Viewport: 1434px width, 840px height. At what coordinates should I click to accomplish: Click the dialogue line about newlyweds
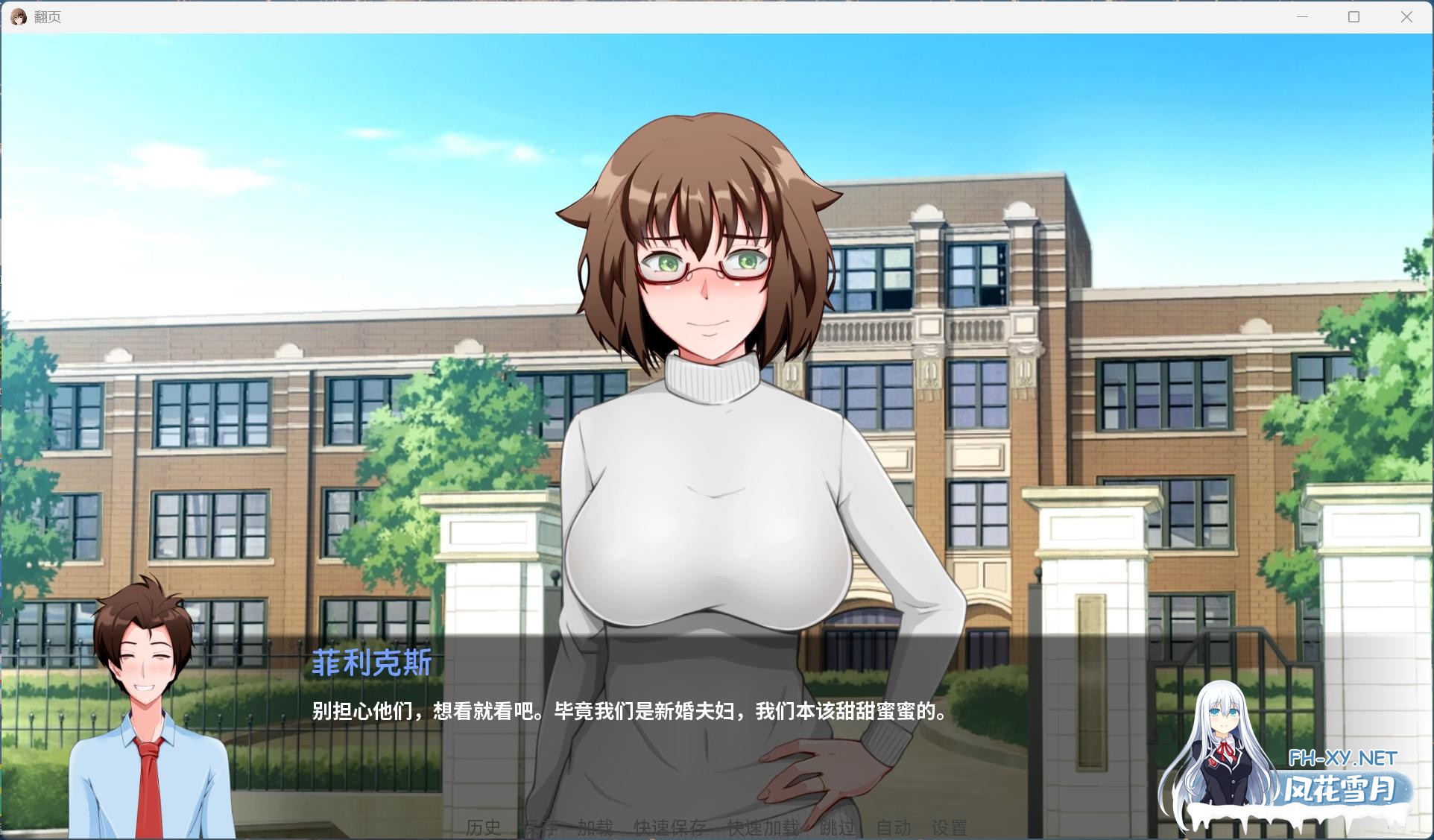(626, 713)
